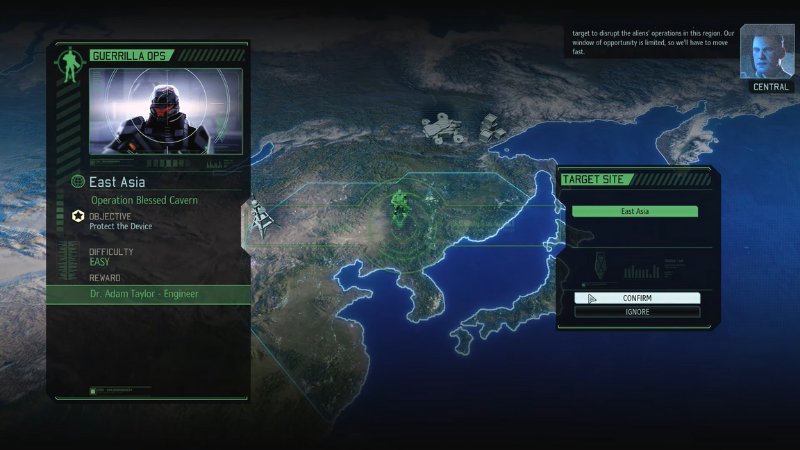Select the Dr. Adam Taylor Engineer reward row
This screenshot has height=450, width=800.
click(148, 294)
